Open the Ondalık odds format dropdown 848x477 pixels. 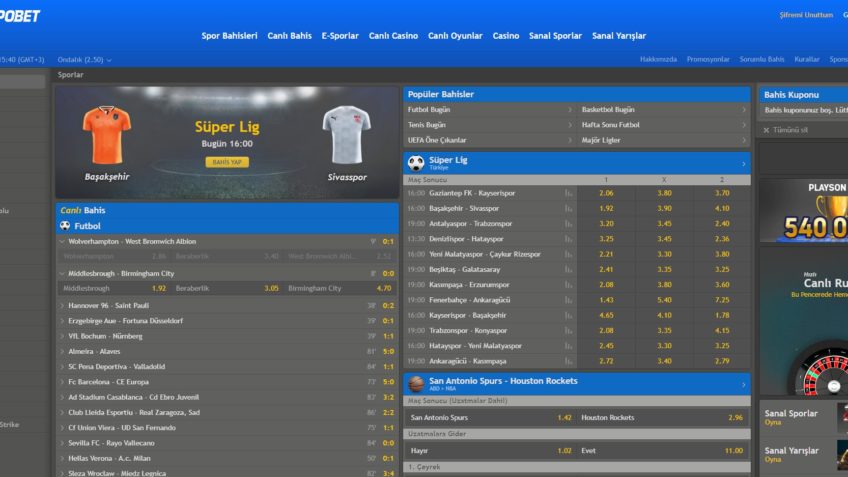tap(85, 60)
